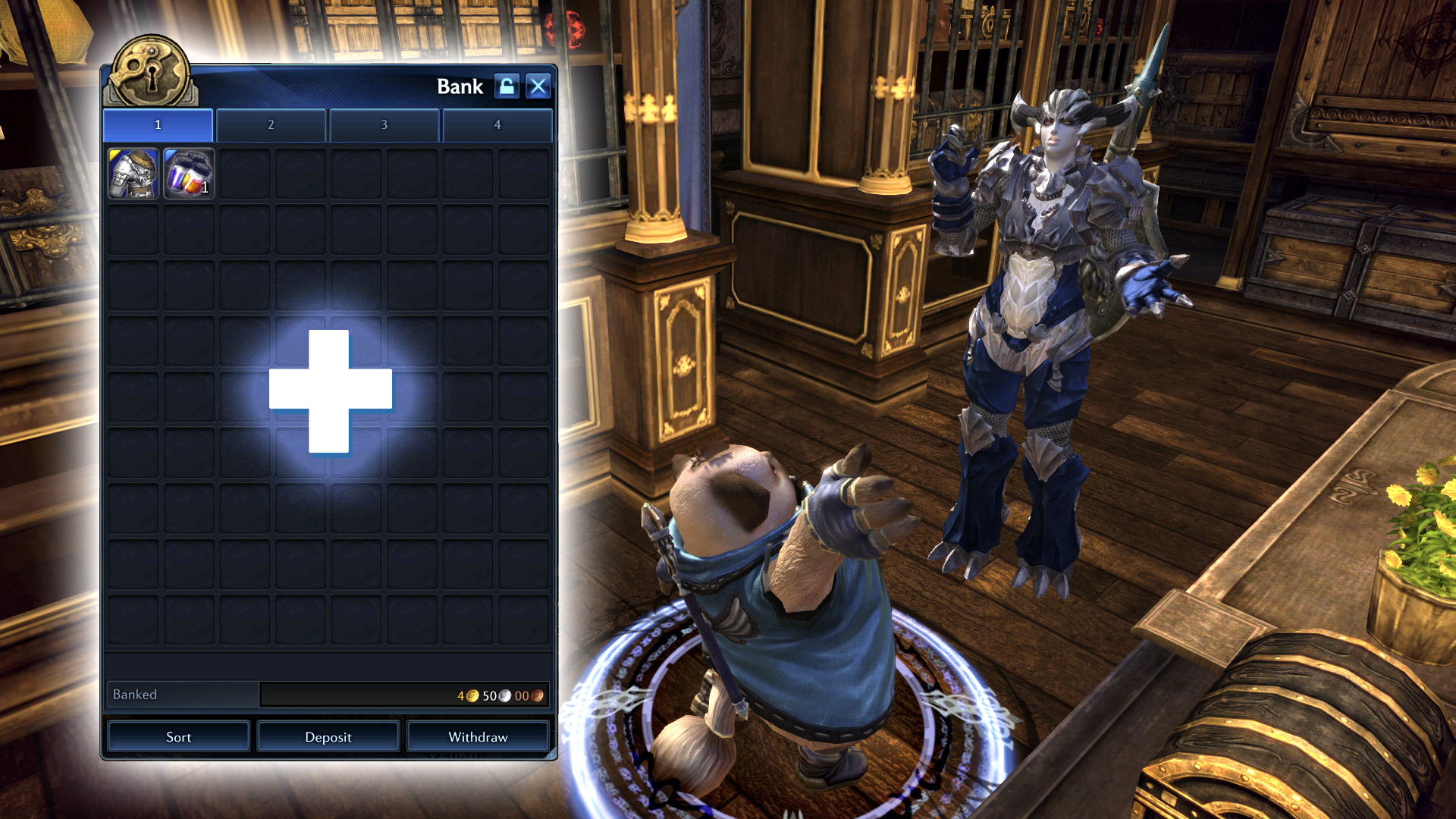Reveal bank tab 4 storage page
1456x819 pixels.
tap(497, 124)
